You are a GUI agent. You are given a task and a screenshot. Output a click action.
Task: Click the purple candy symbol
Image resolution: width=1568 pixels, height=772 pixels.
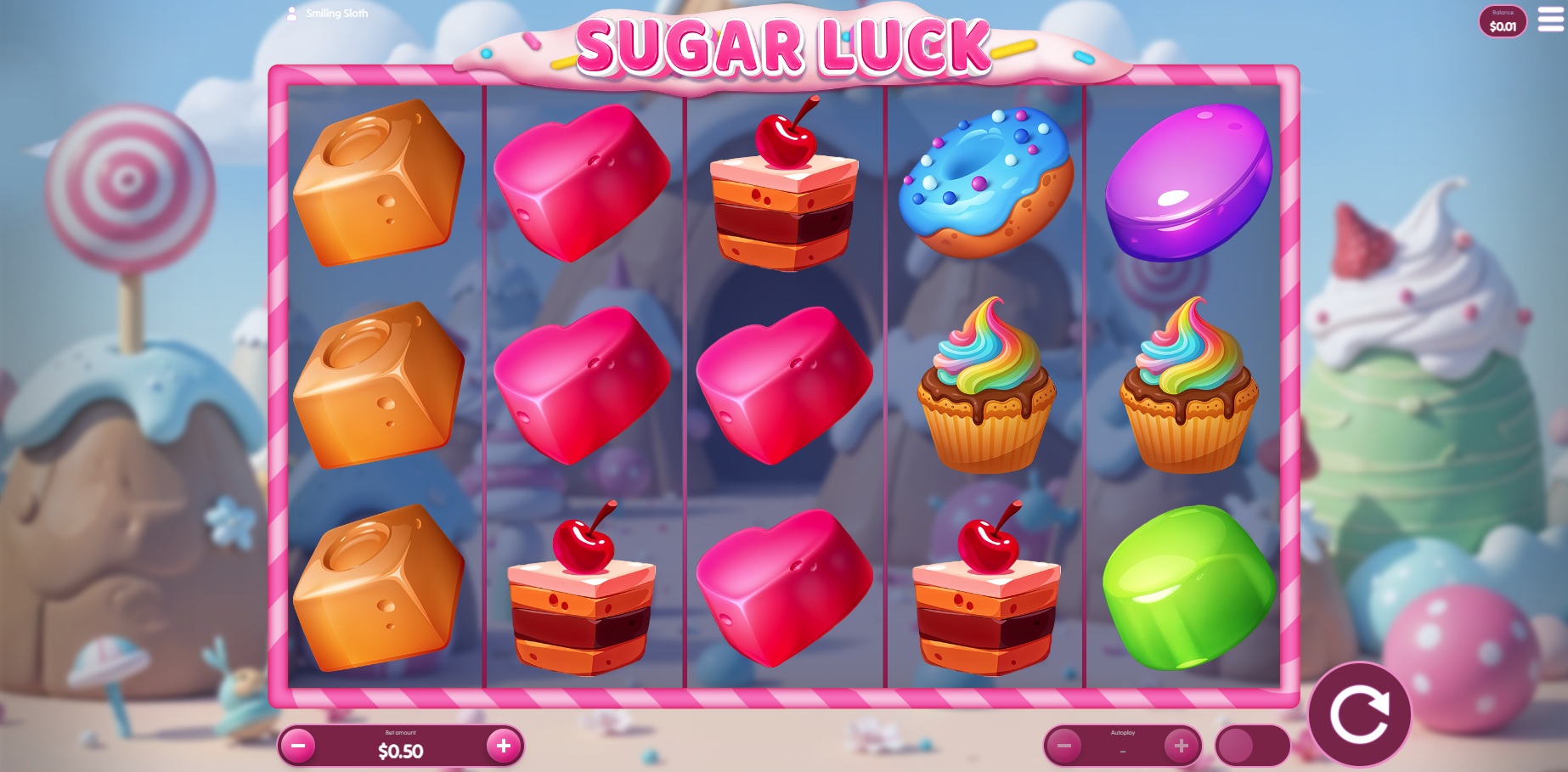coord(1190,181)
